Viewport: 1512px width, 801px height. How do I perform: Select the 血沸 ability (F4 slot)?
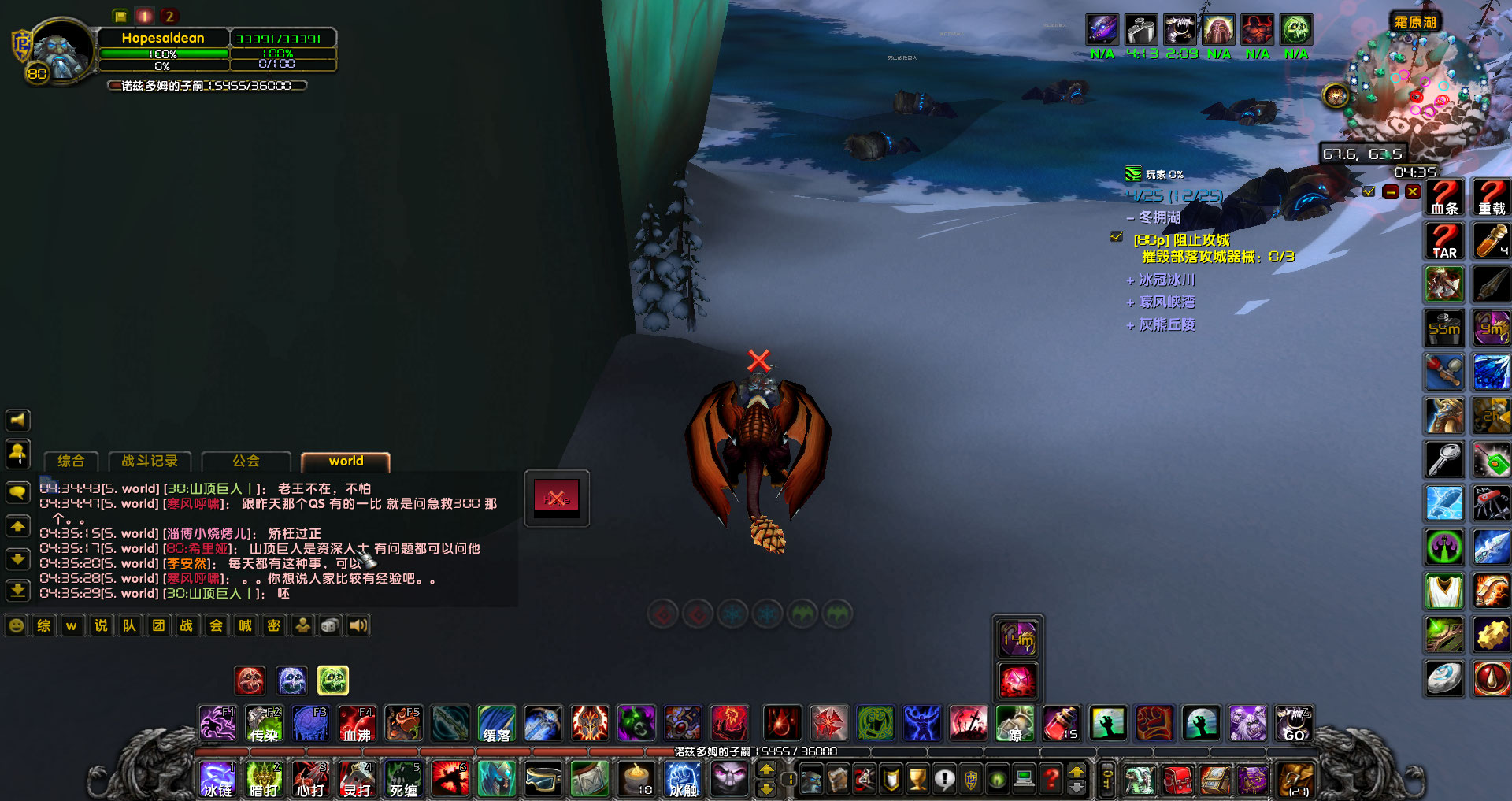coord(357,722)
